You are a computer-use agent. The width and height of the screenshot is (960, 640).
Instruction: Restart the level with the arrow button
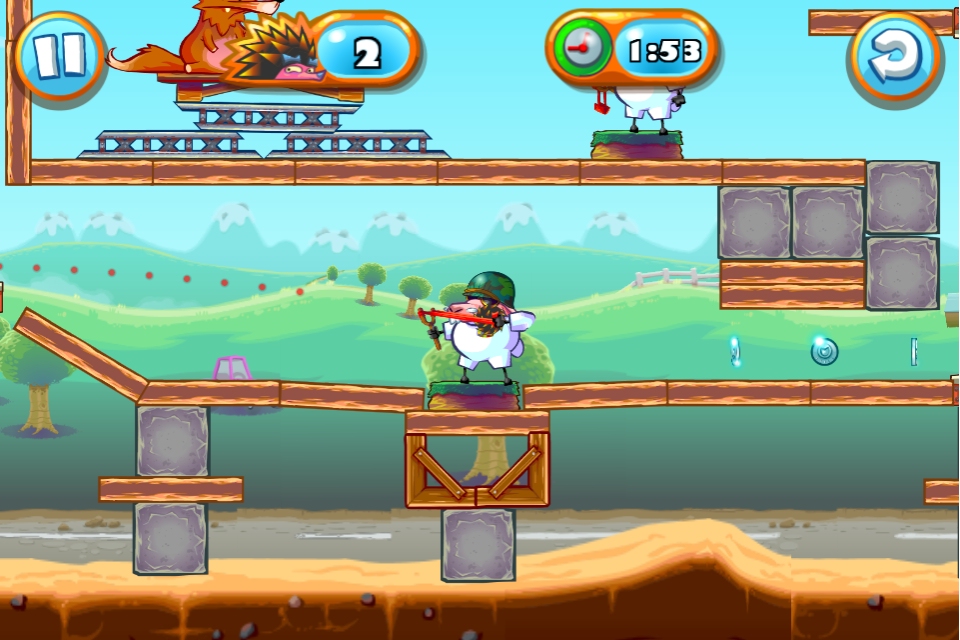[x=893, y=55]
